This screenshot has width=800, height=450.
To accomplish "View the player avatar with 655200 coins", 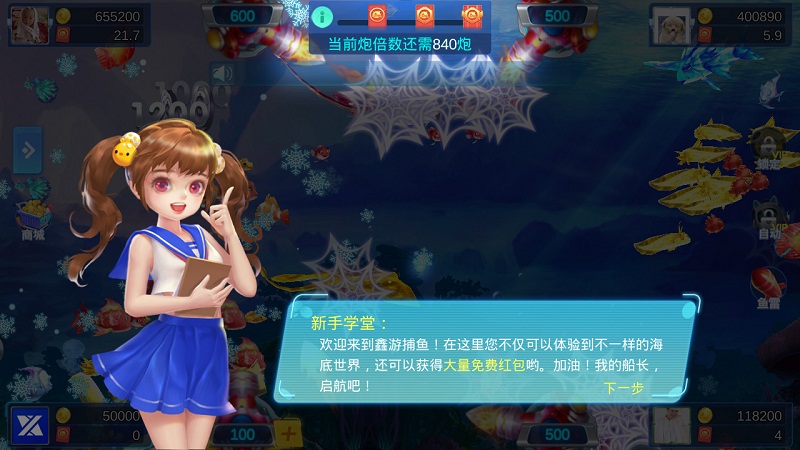I will 30,24.
